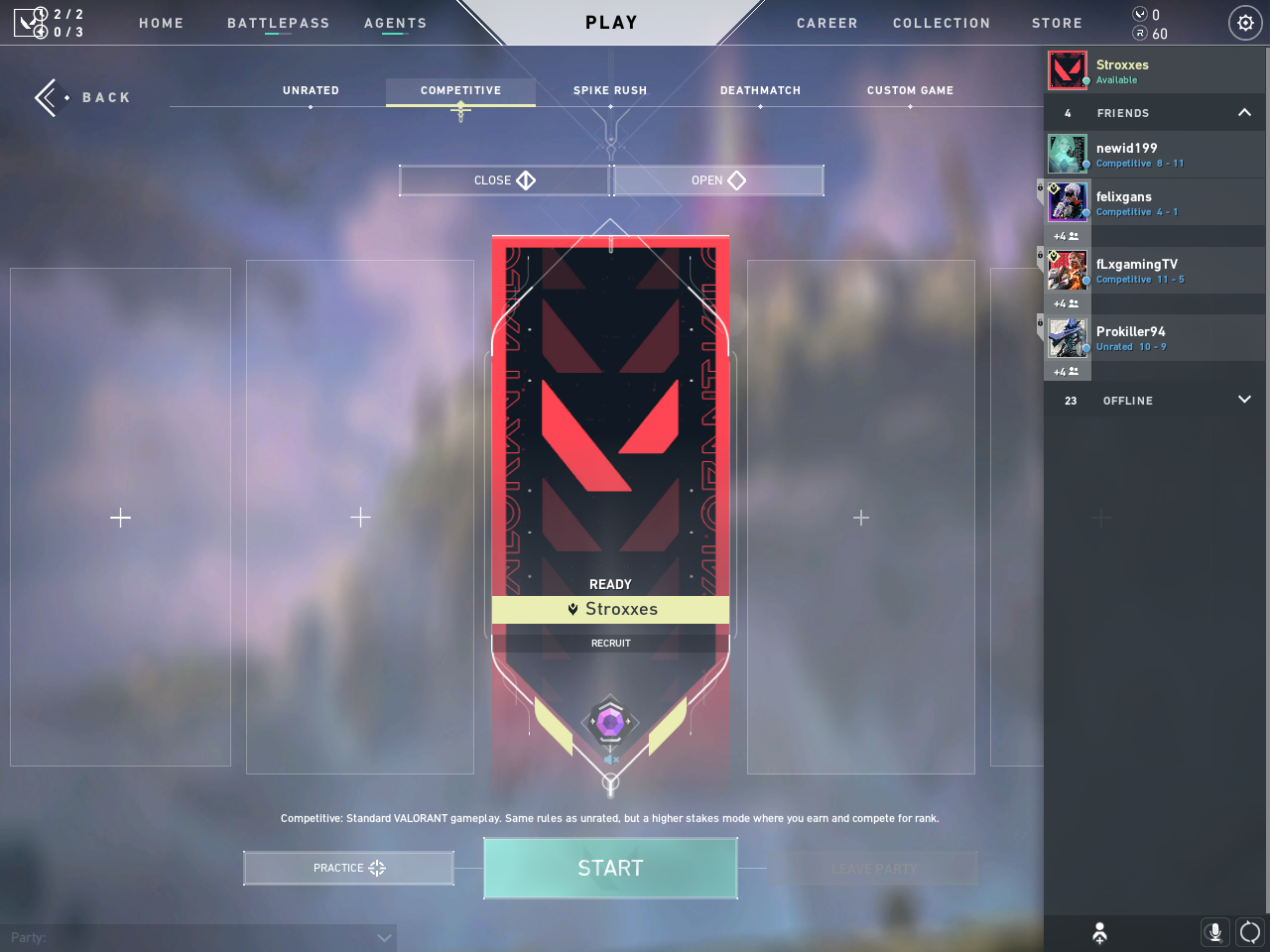View the Agents page
Image resolution: width=1270 pixels, height=952 pixels.
395,23
